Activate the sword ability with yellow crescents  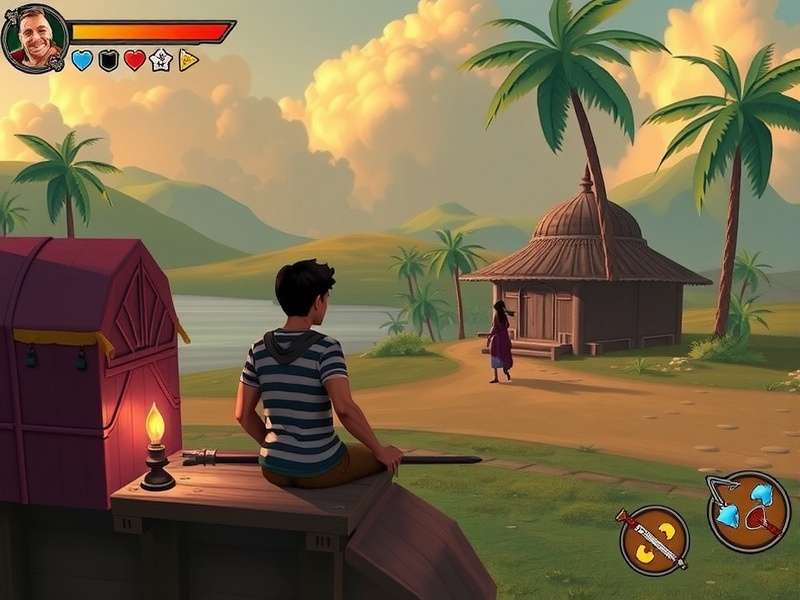coord(654,540)
